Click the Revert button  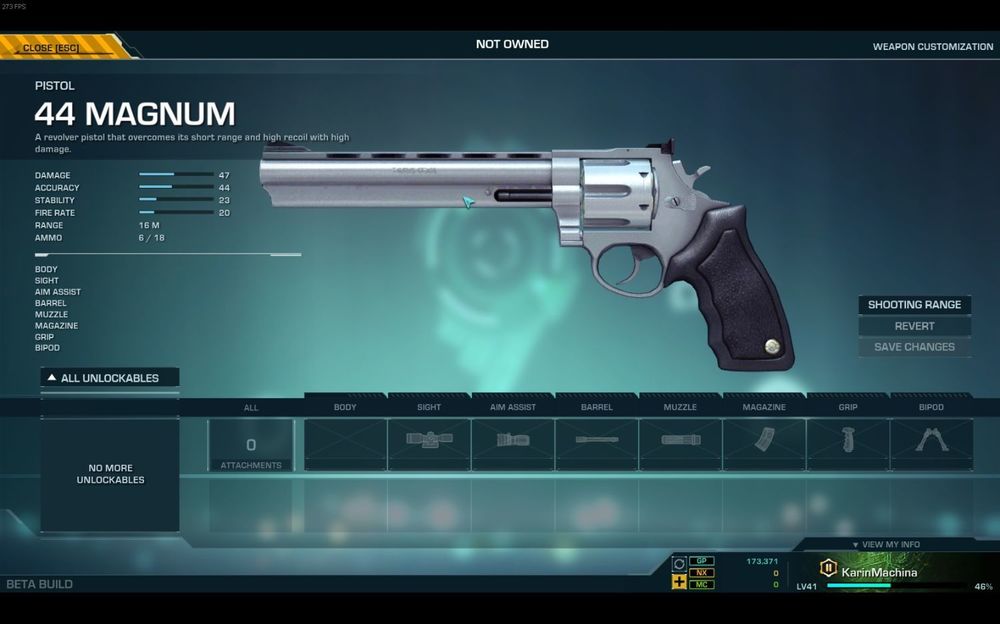pos(914,326)
